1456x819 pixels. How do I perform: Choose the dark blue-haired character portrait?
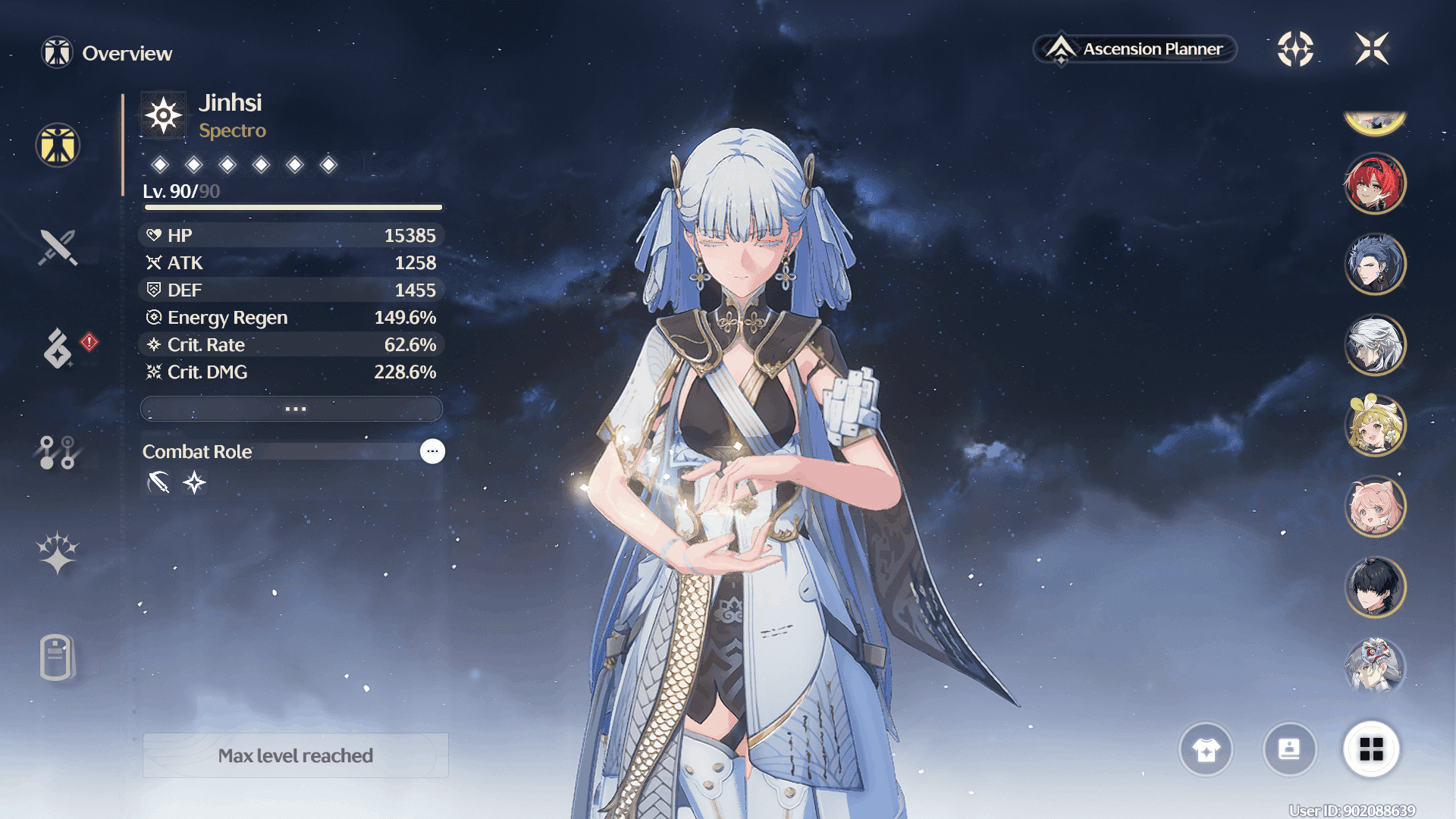coord(1375,264)
